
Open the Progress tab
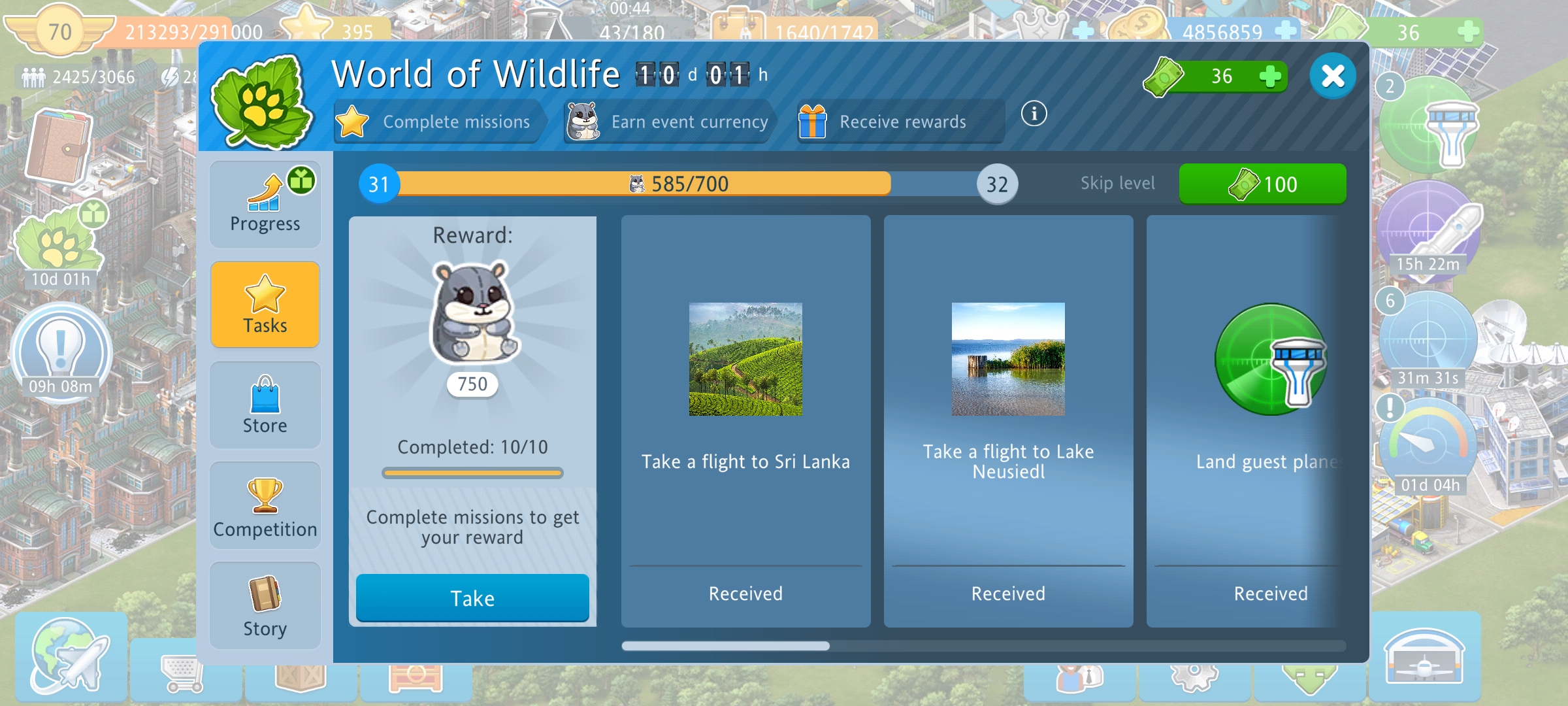coord(265,204)
